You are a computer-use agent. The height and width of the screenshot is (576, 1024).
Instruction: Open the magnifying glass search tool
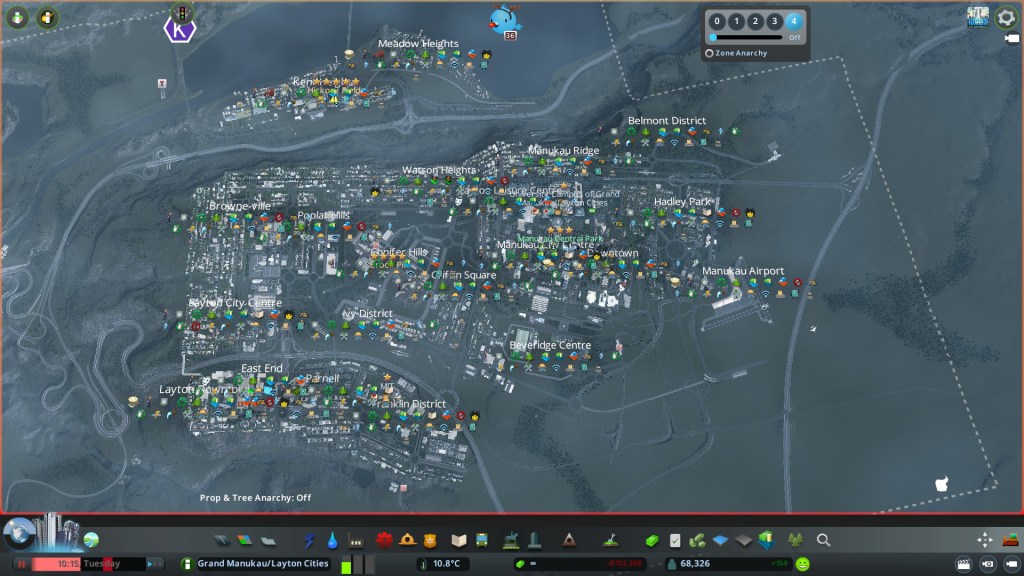[x=823, y=541]
